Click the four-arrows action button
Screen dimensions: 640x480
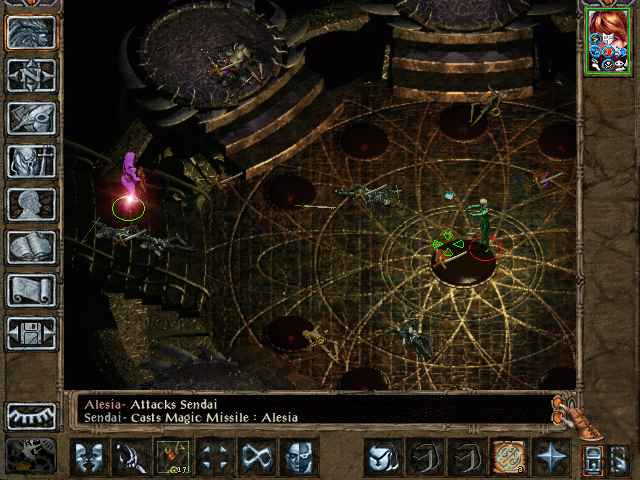tap(215, 457)
